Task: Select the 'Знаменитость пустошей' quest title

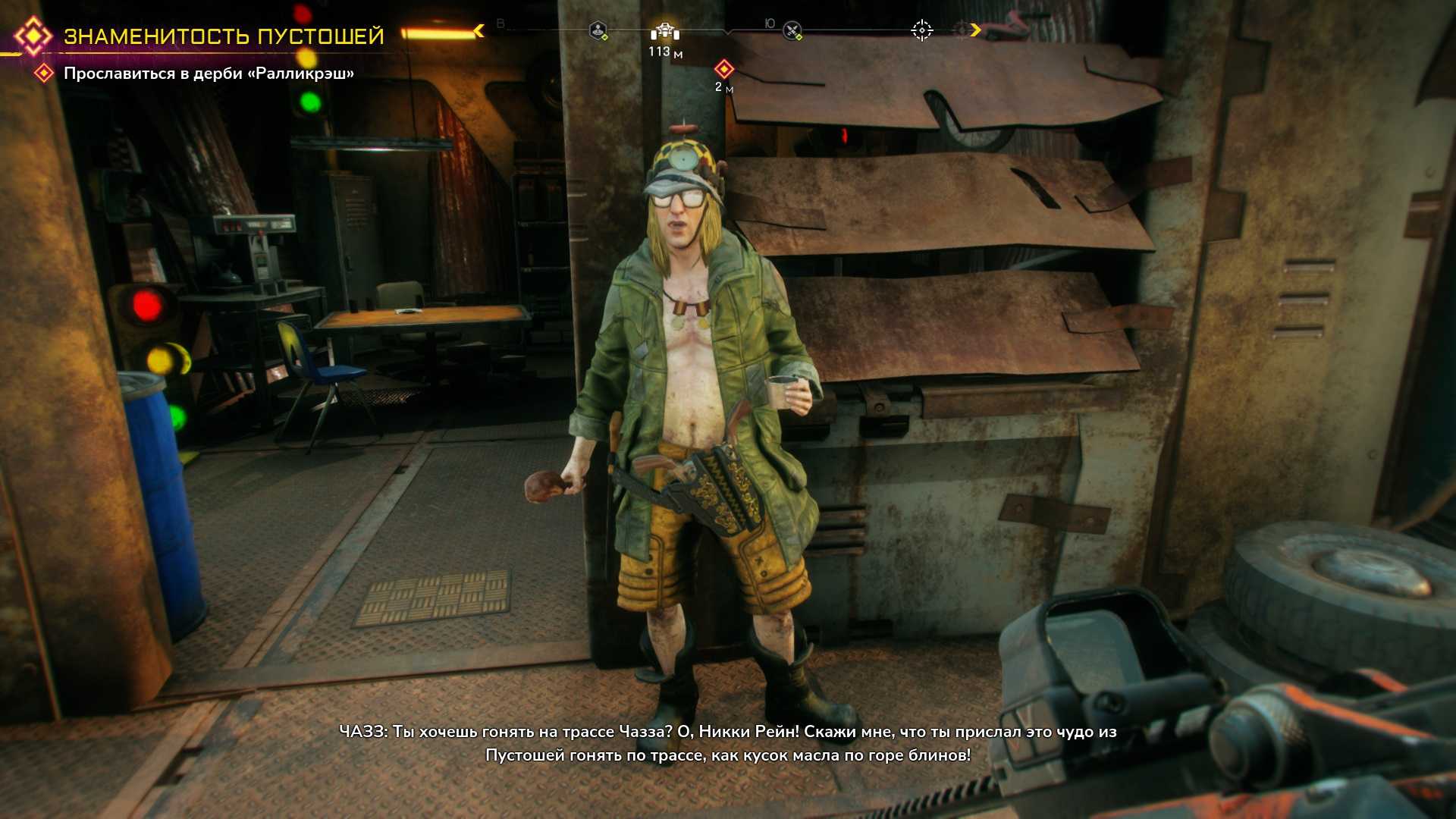Action: click(224, 36)
